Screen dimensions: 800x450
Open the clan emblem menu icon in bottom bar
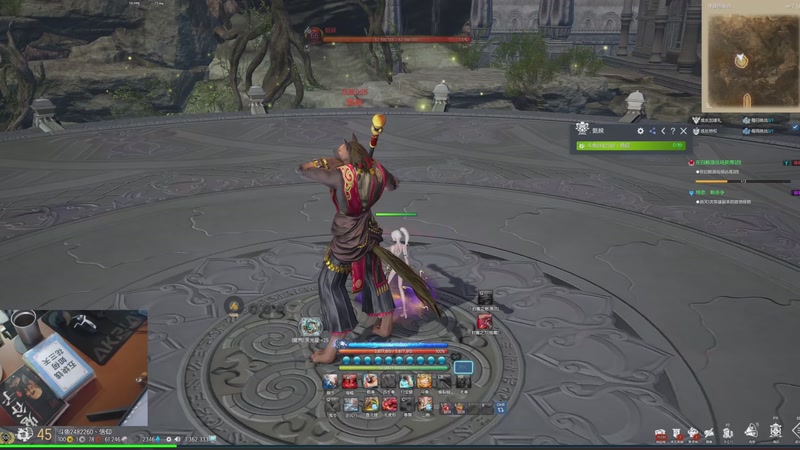point(775,431)
